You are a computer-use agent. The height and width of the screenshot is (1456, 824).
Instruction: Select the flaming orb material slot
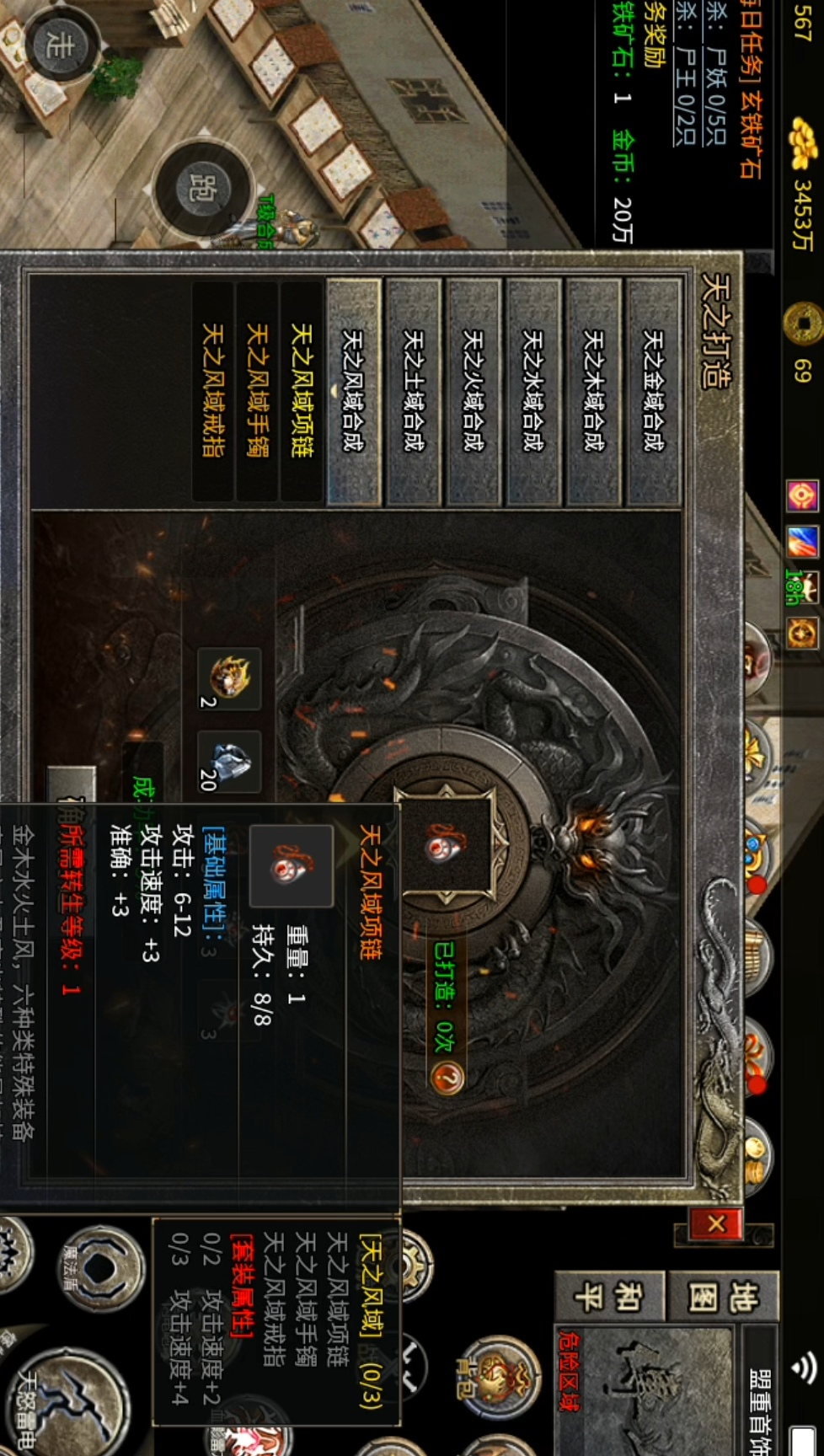click(229, 678)
